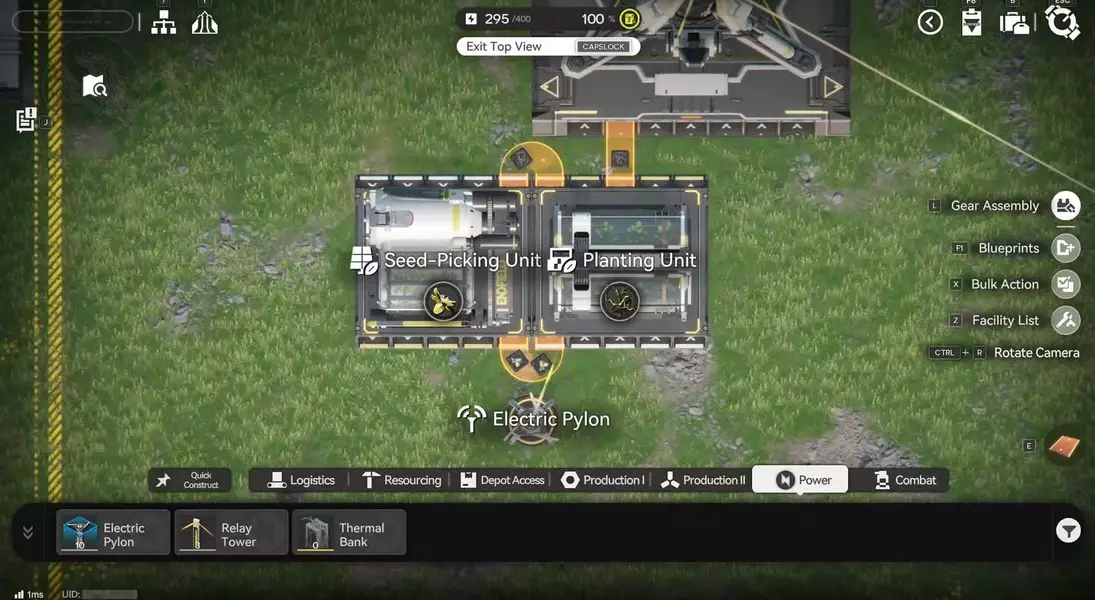Switch to the Combat tab
The image size is (1095, 600).
click(x=905, y=480)
